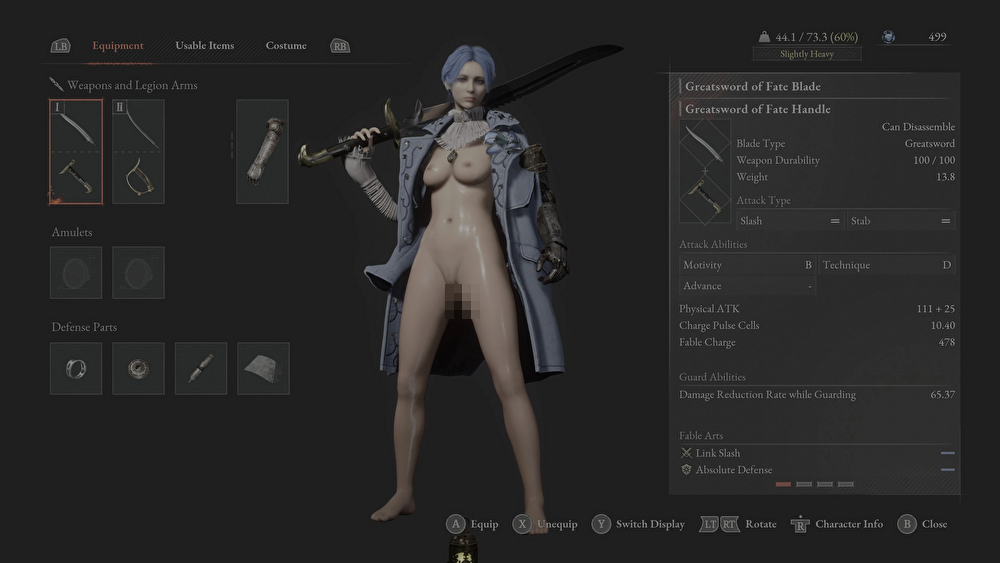Select the round converter defense part slot

click(x=138, y=368)
